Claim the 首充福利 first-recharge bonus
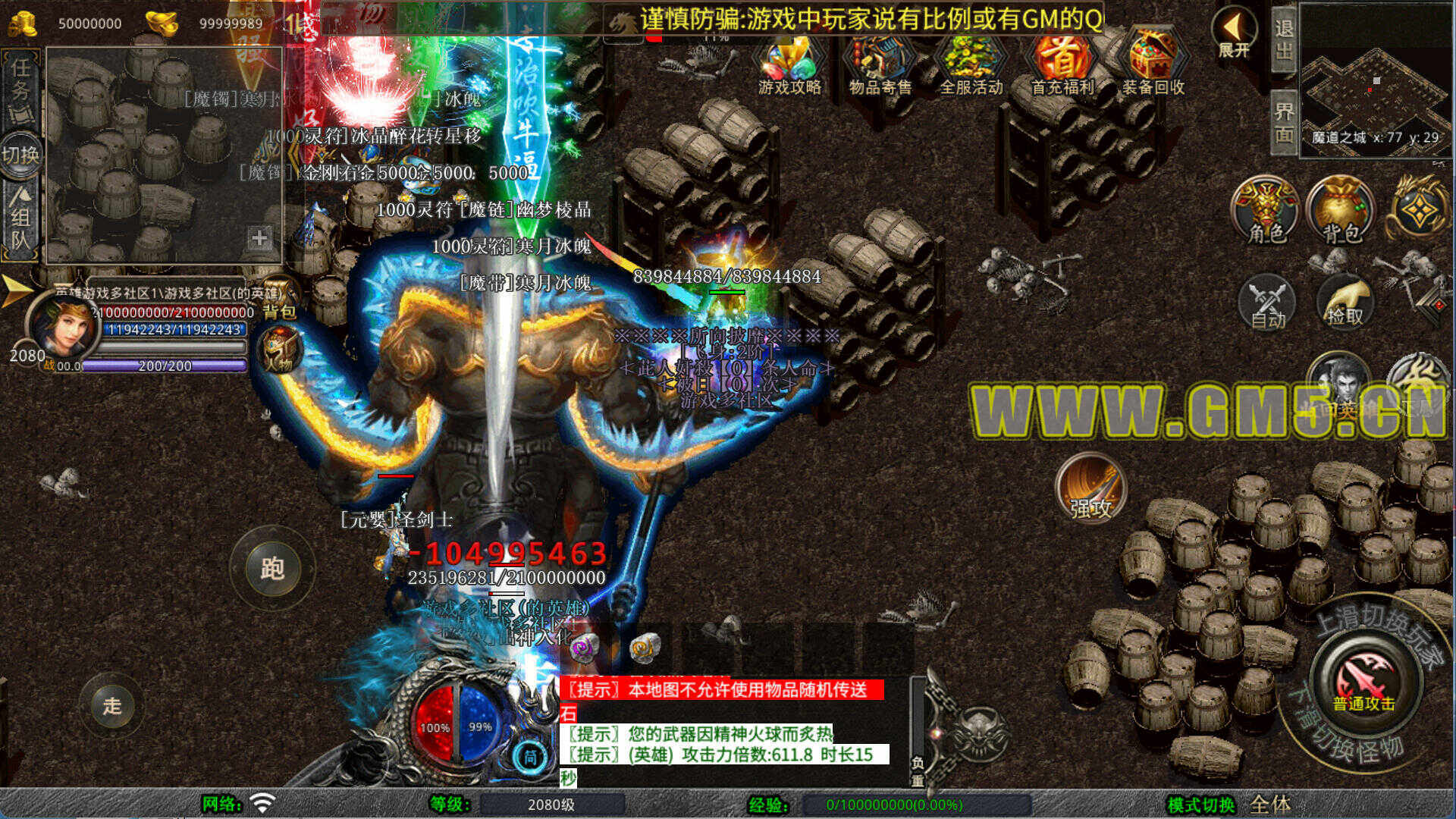1456x819 pixels. (1062, 64)
